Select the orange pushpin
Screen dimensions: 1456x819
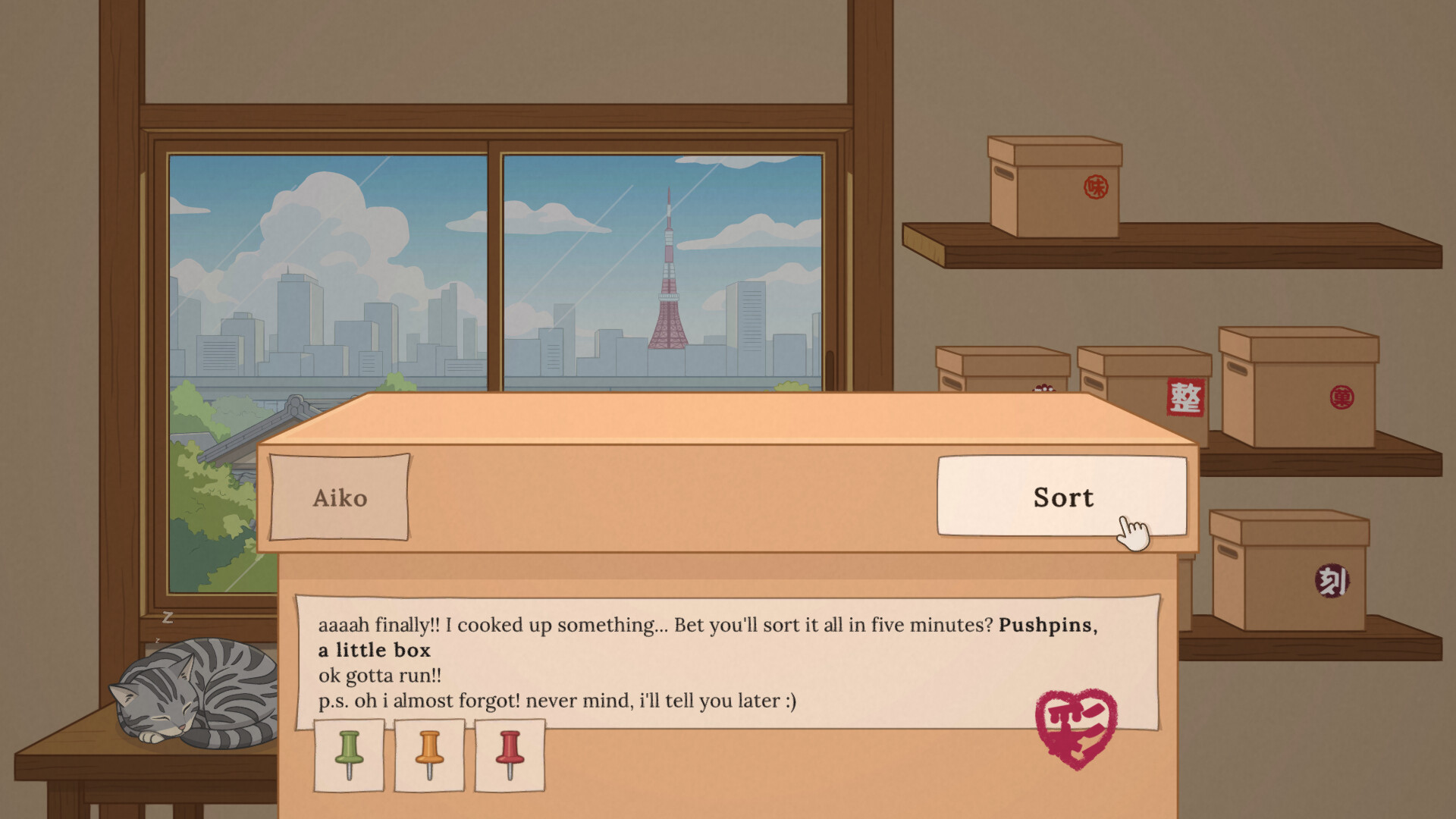[429, 755]
